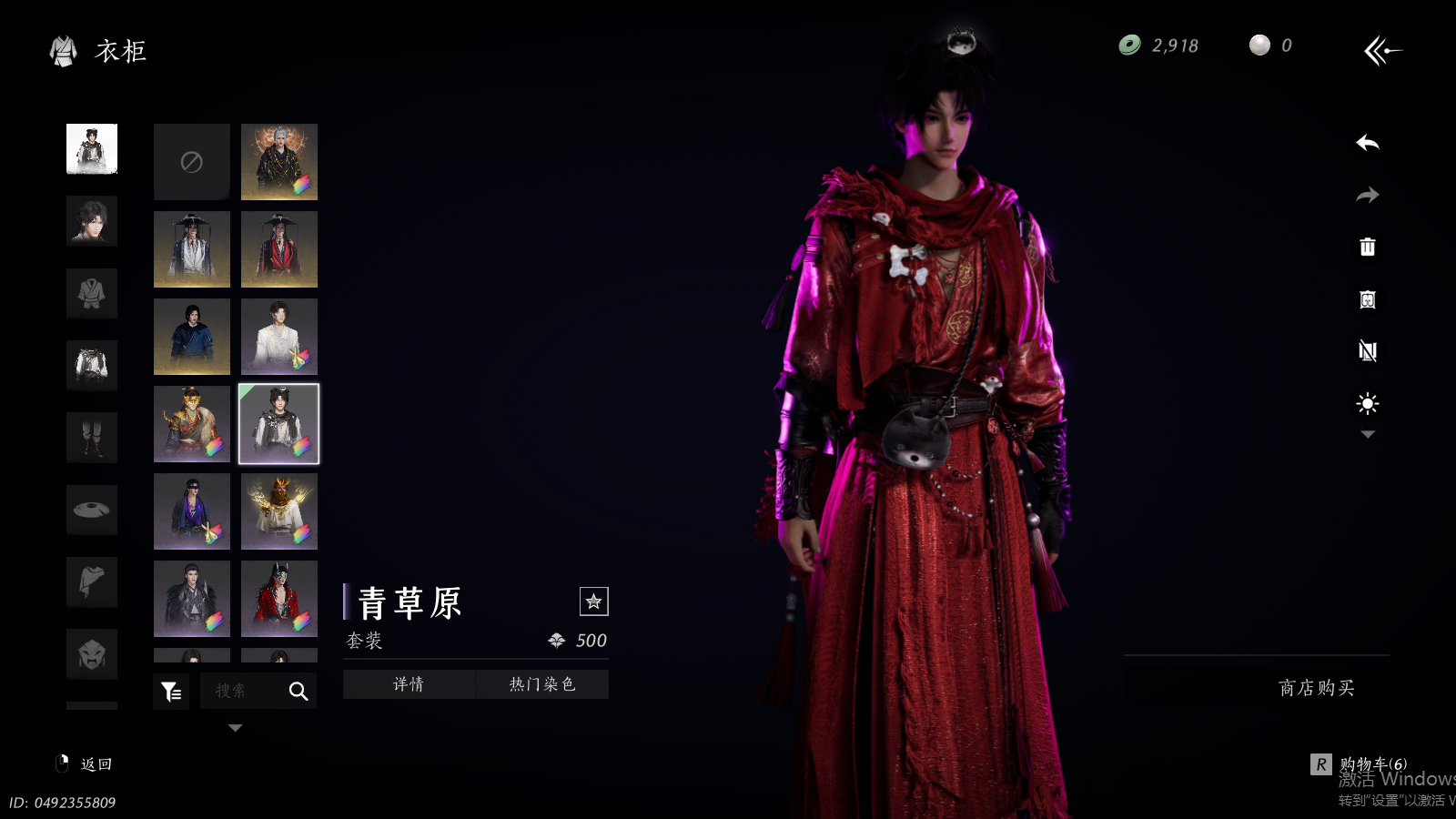Pick the golden masked armor outfit
This screenshot has width=1456, height=819.
coord(191,424)
